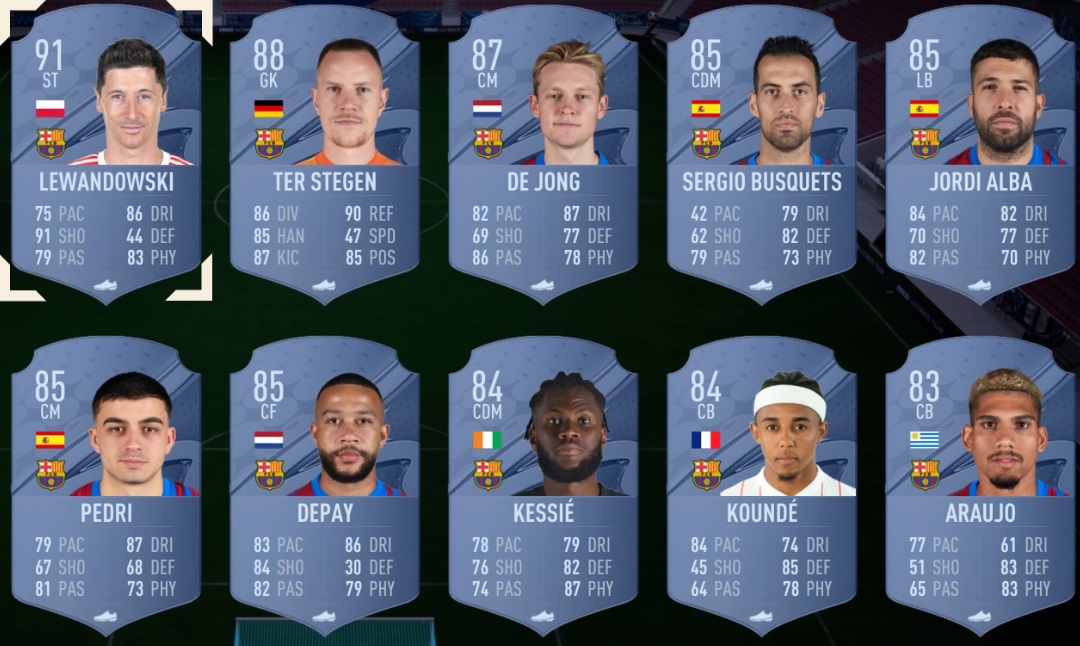The height and width of the screenshot is (646, 1080).
Task: Choose the Ter Stegen goalkeeper card
Action: pos(325,150)
